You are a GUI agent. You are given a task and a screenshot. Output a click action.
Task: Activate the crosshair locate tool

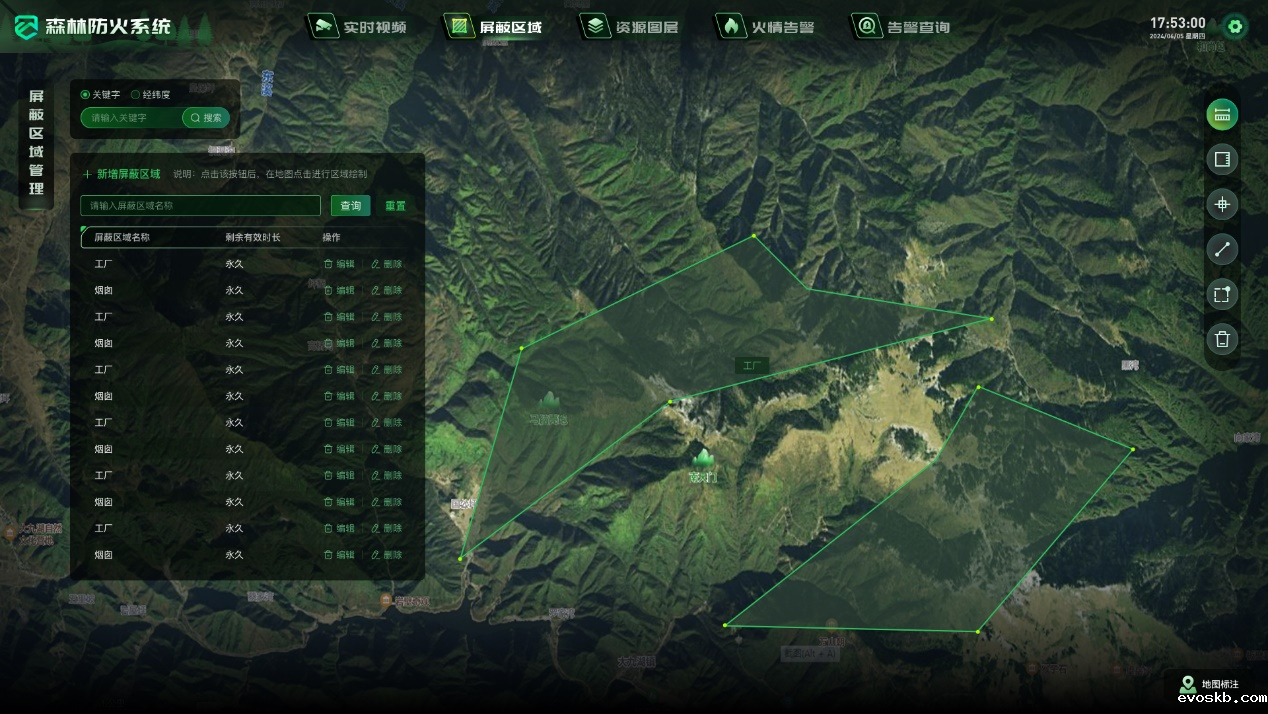pos(1221,205)
